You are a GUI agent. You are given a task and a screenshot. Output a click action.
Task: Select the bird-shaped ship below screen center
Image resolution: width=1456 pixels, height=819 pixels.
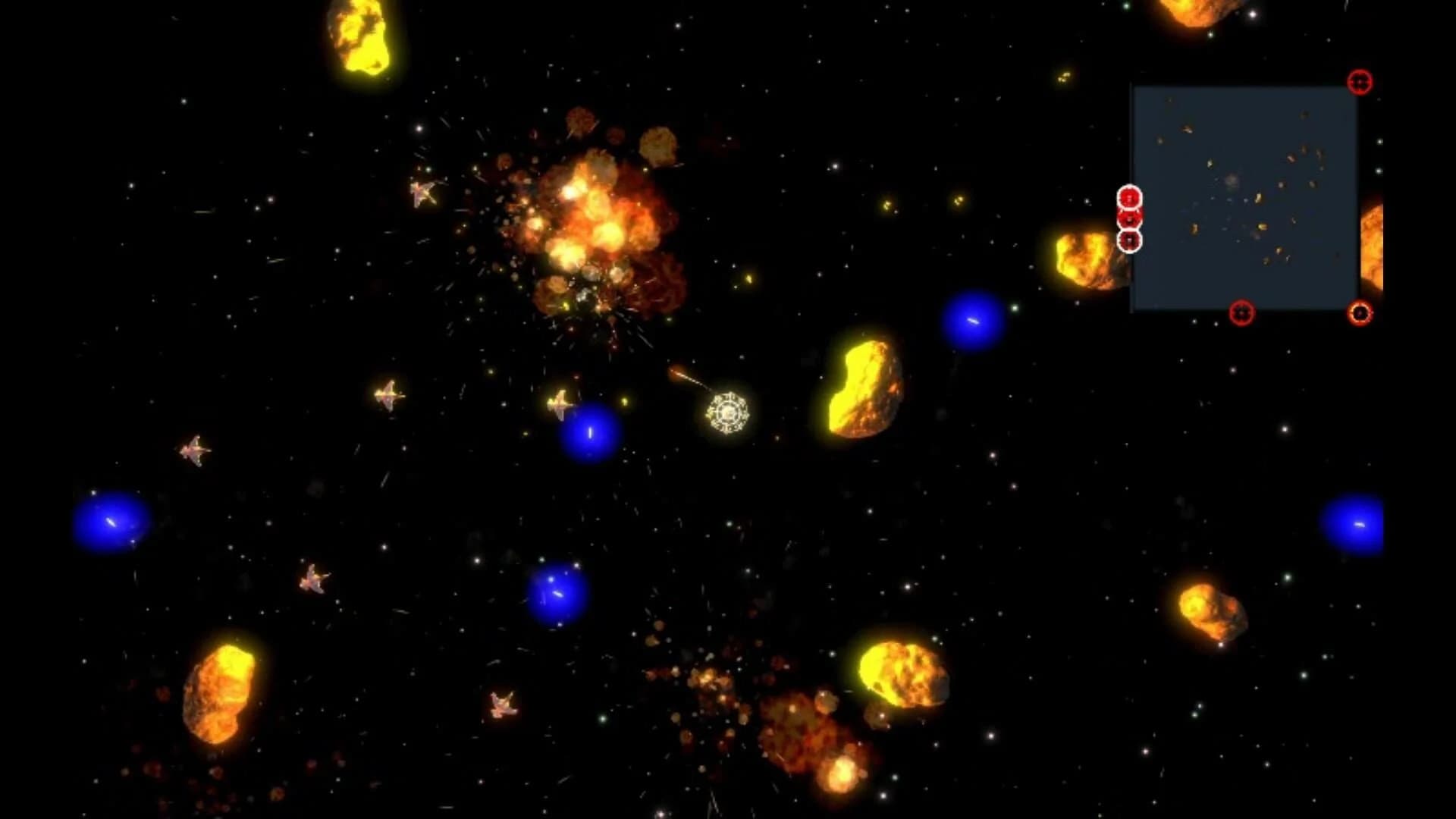(500, 704)
